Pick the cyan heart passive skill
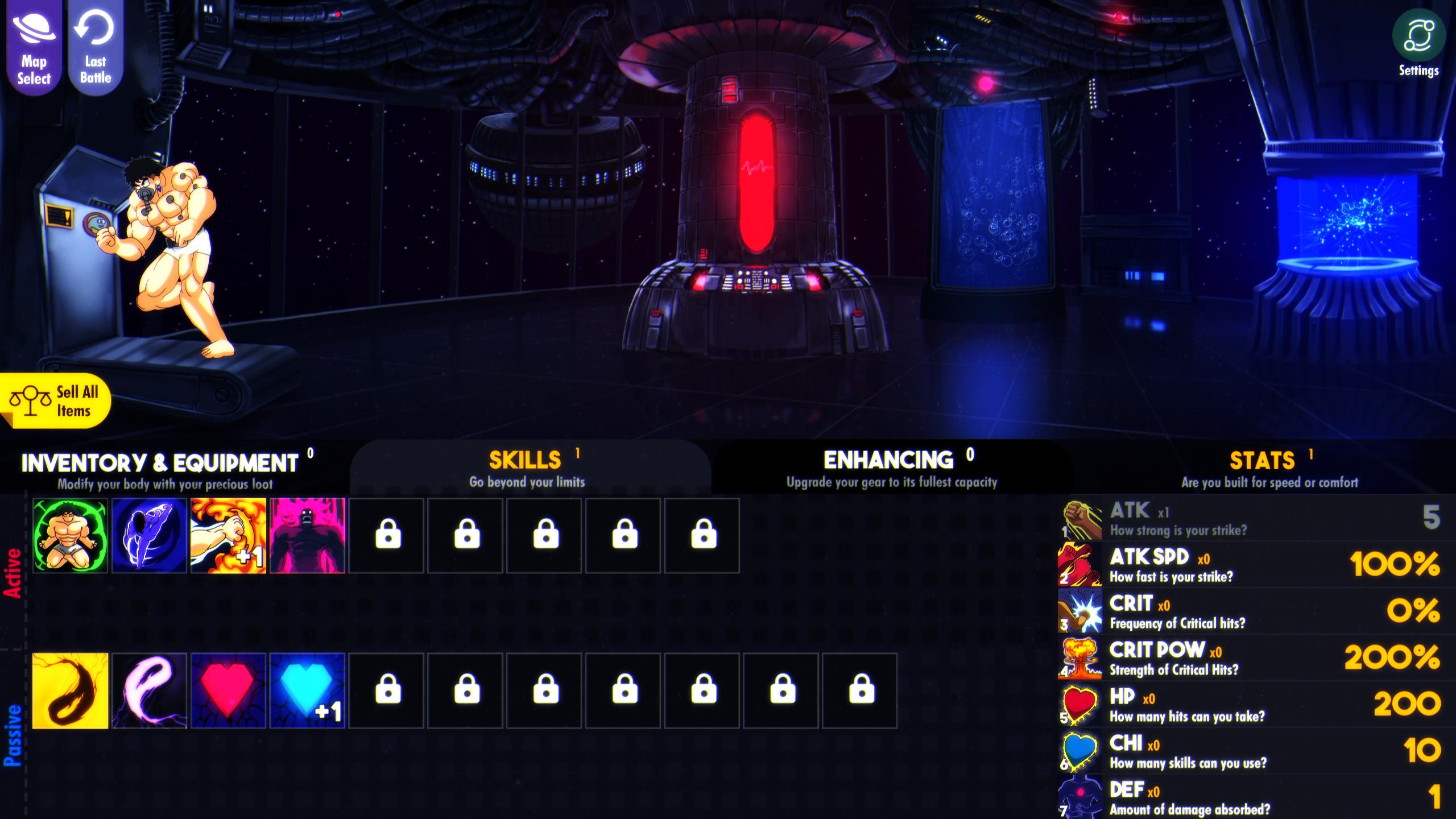The width and height of the screenshot is (1456, 819). click(307, 691)
